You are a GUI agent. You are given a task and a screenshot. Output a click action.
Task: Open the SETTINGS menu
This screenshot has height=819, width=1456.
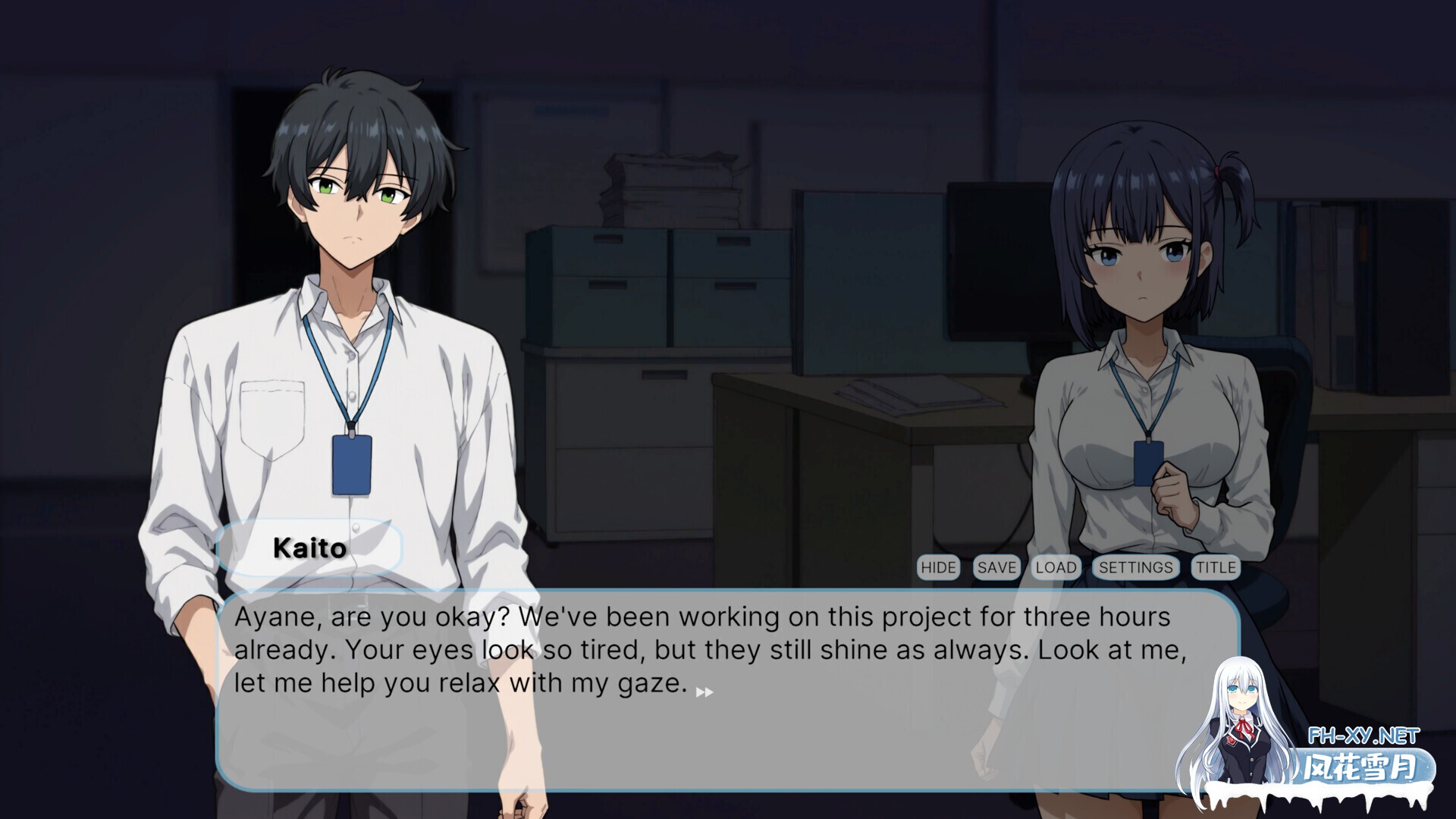point(1134,567)
